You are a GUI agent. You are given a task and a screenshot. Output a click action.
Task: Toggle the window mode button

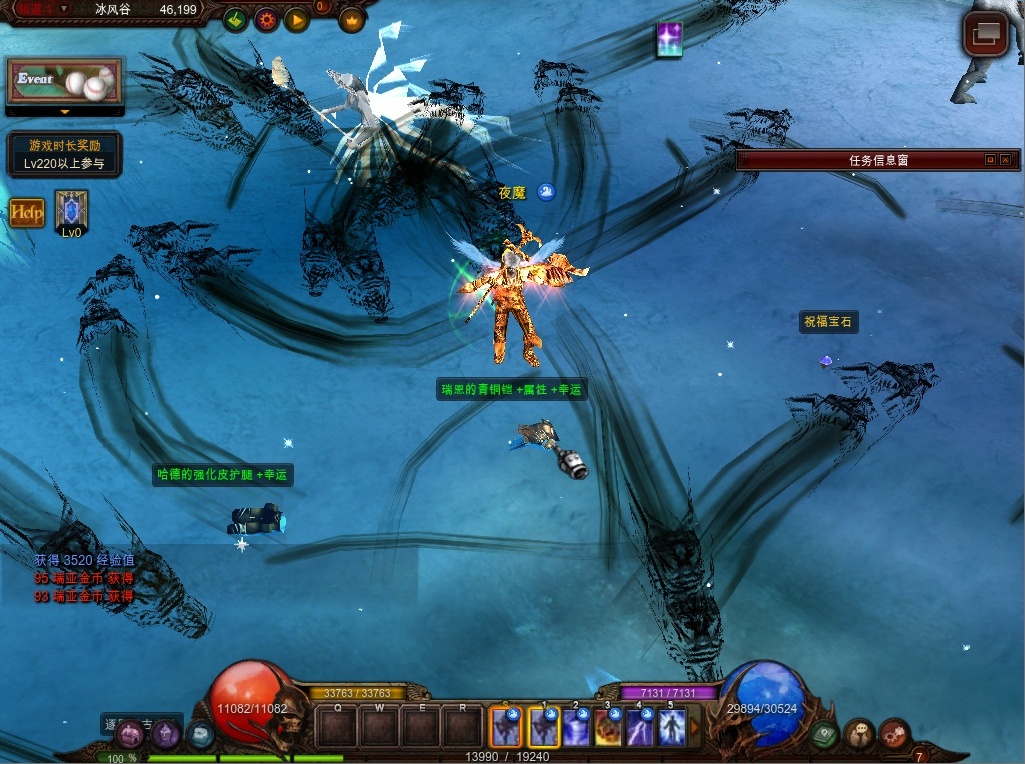985,34
